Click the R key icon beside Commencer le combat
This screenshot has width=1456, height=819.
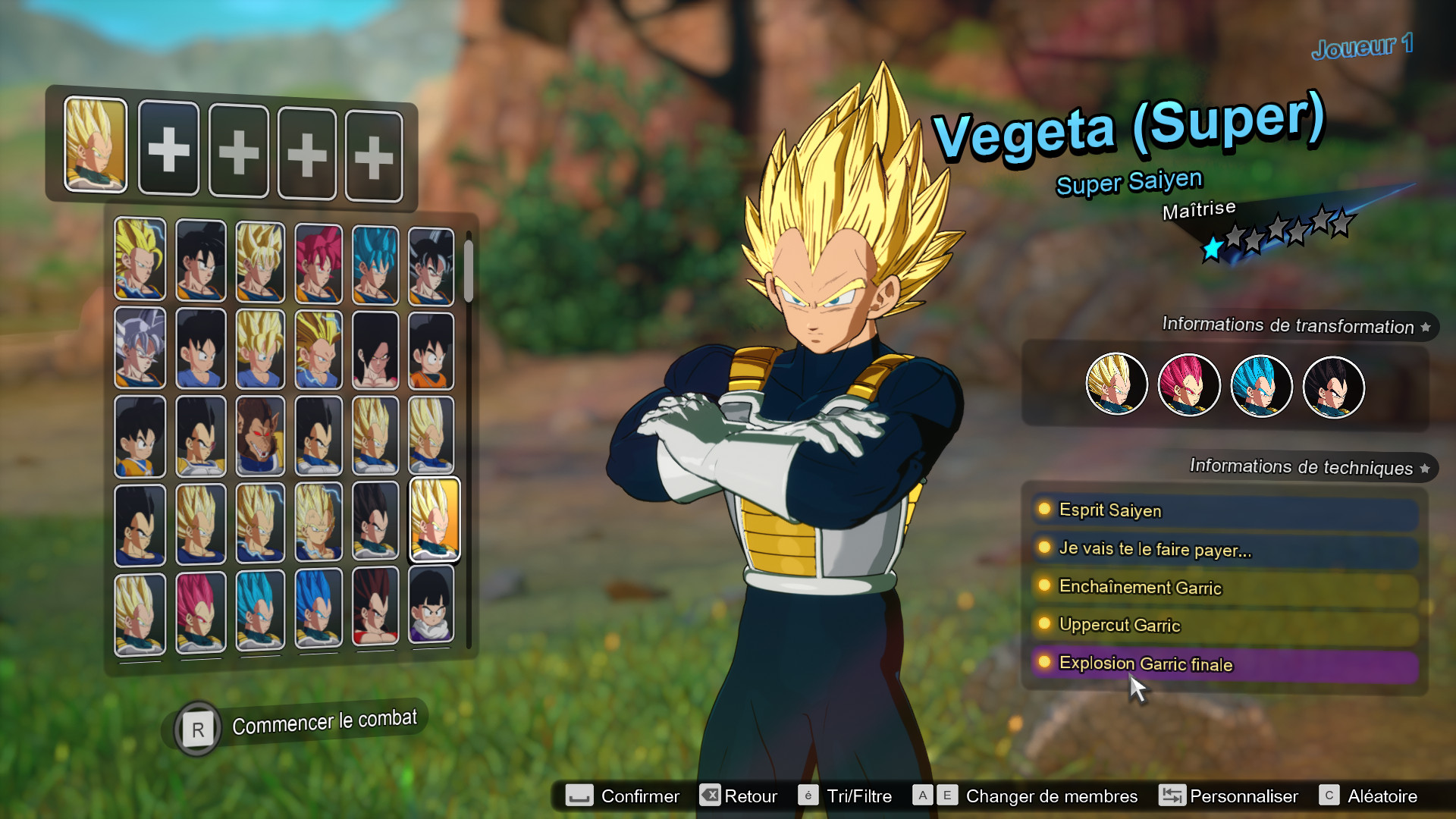[197, 729]
